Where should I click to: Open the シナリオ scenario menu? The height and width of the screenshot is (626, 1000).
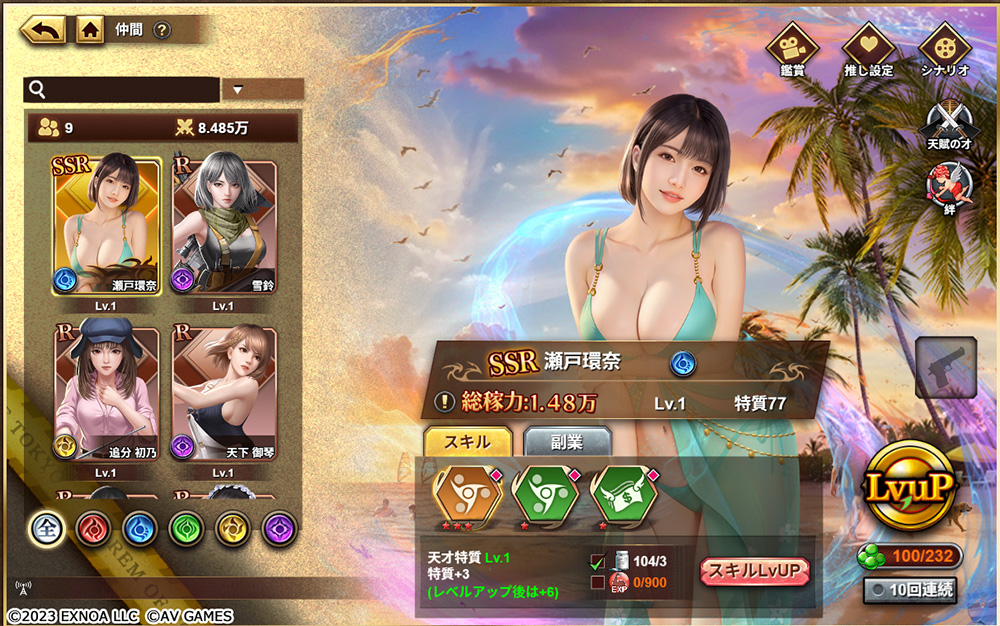pyautogui.click(x=945, y=48)
